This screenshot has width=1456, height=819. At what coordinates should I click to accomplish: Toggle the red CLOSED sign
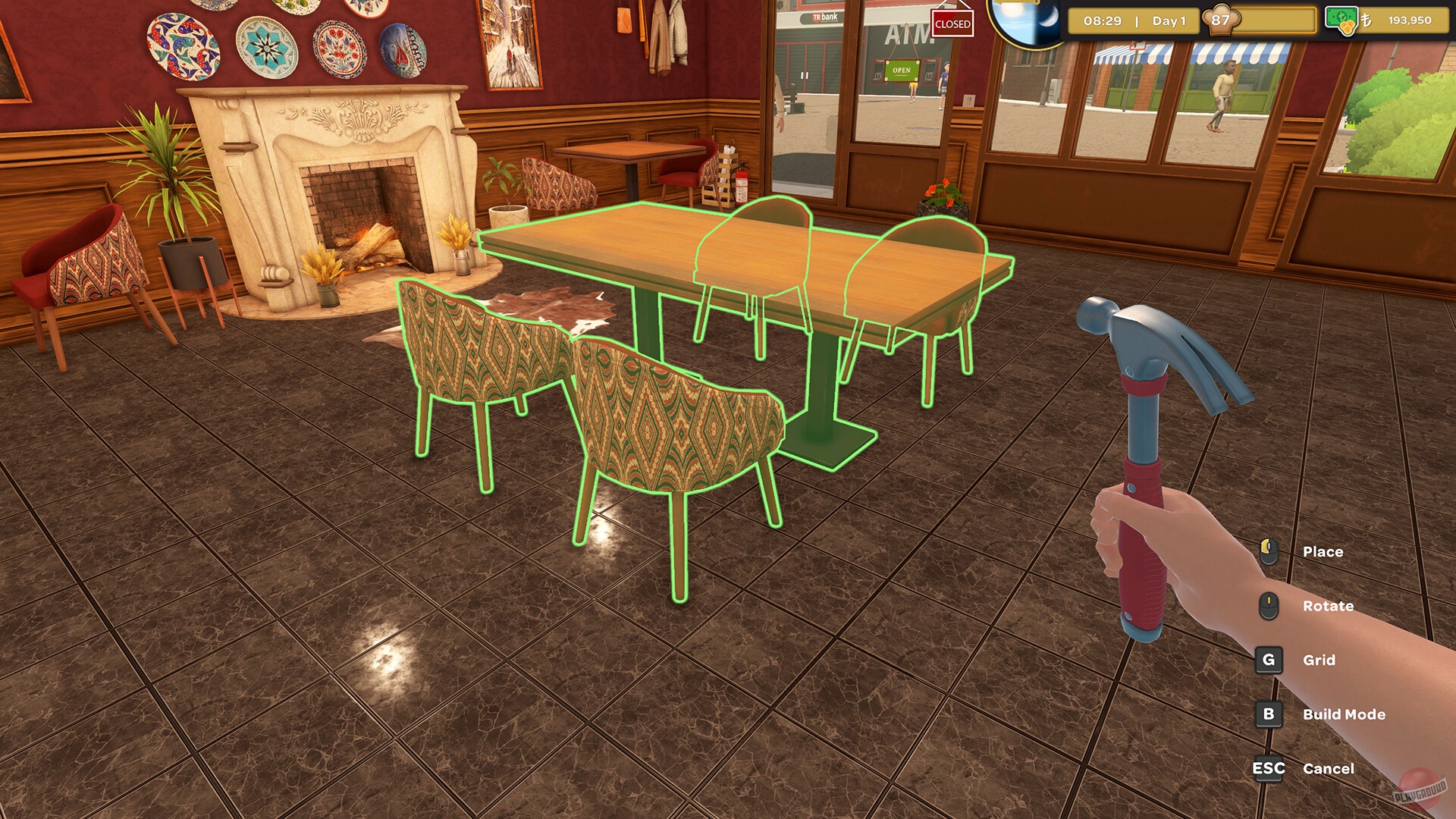(x=952, y=24)
